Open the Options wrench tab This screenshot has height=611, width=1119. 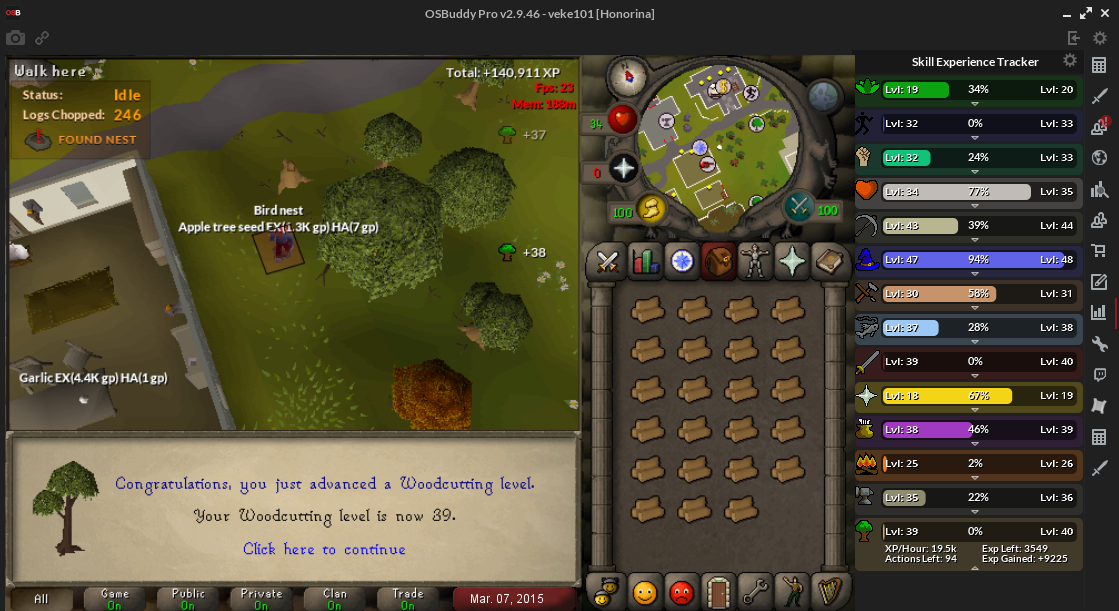coord(754,592)
